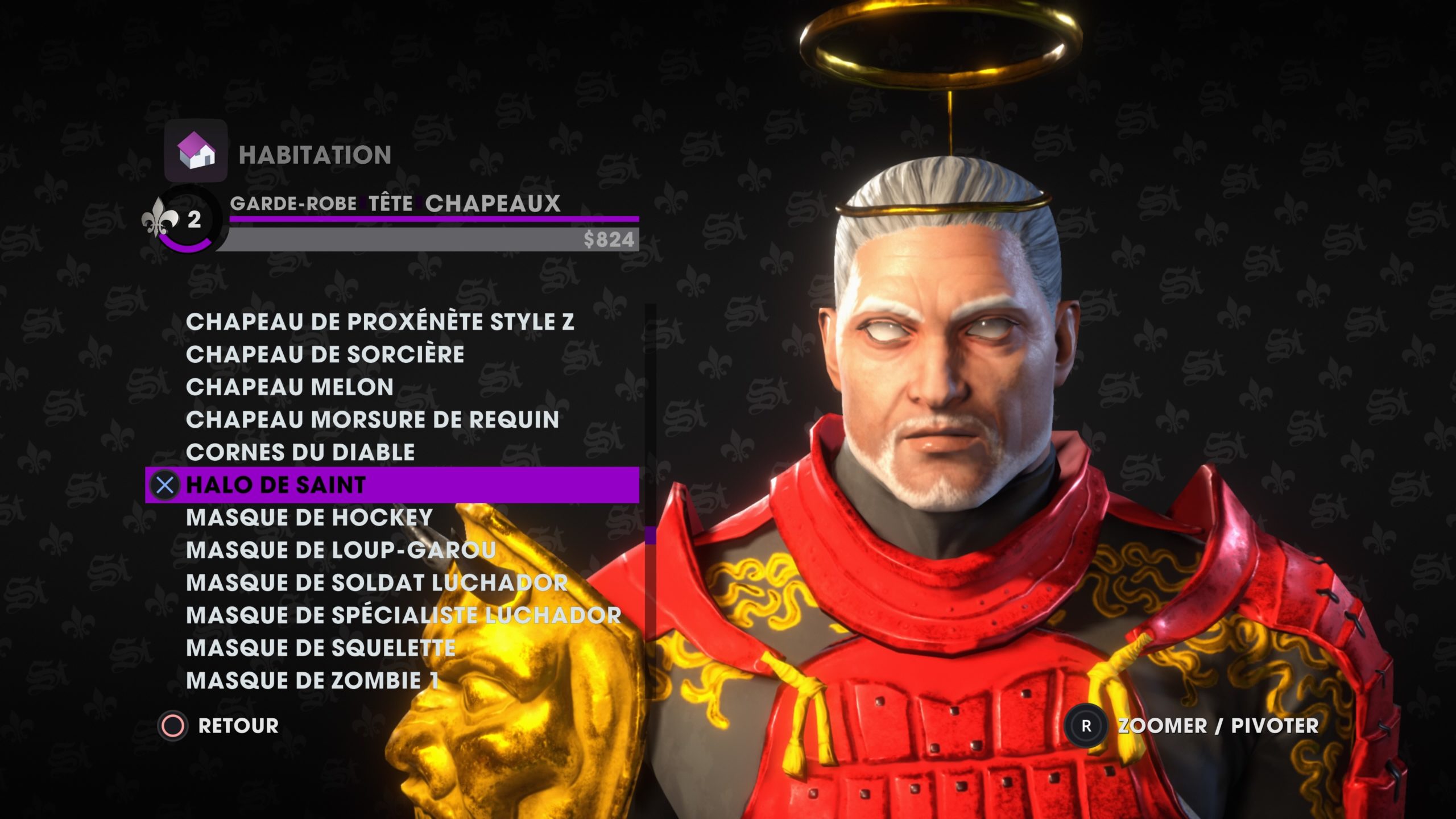
Task: Choose the Masque de Hockey
Action: tap(309, 518)
